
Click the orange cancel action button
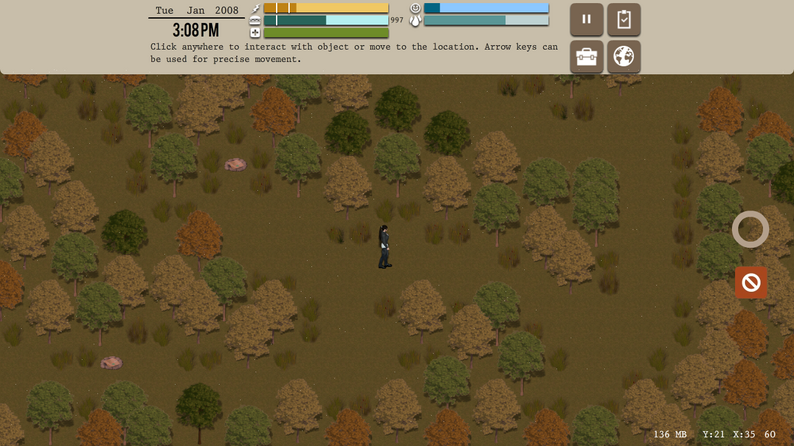[x=751, y=283]
